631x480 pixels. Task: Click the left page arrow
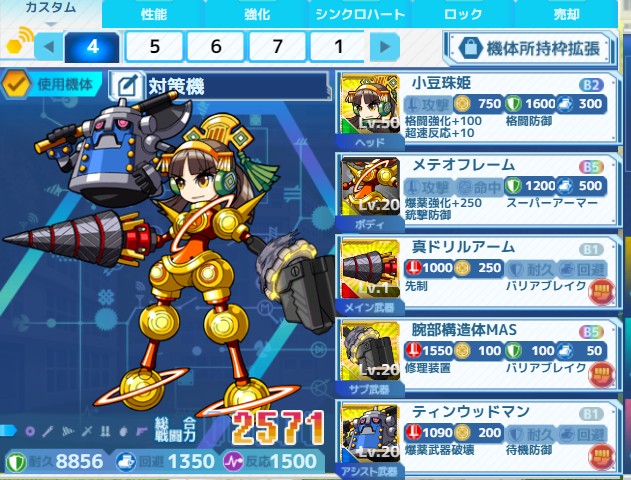[x=47, y=46]
